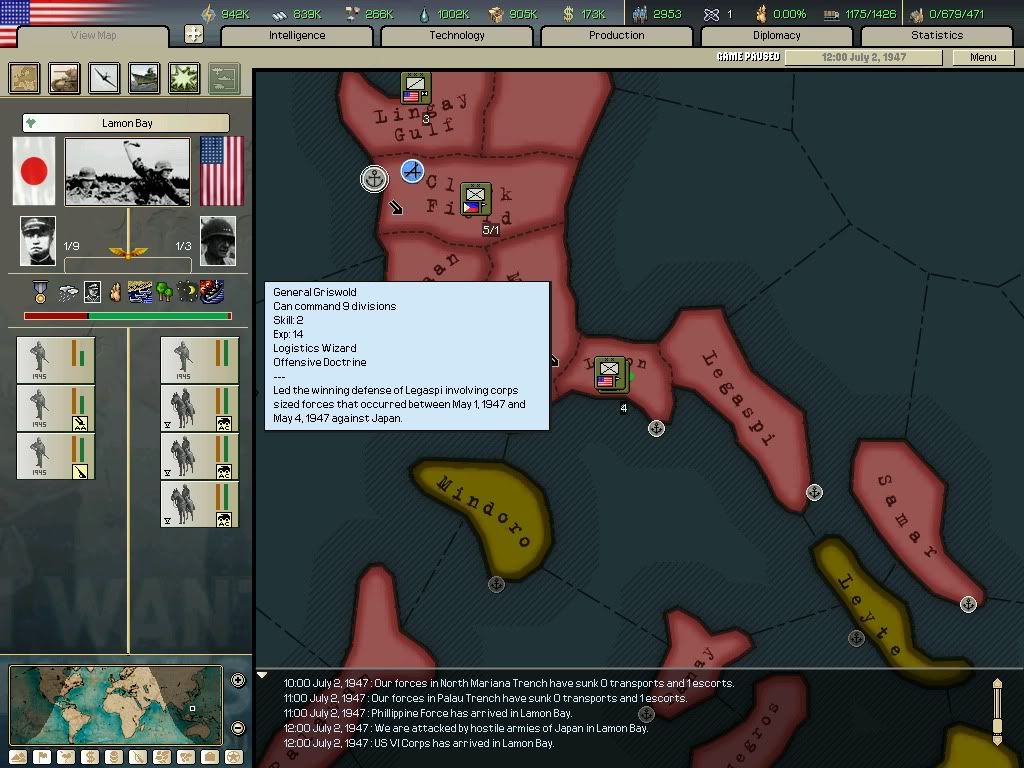
Task: Select the View Map tab
Action: pos(94,36)
